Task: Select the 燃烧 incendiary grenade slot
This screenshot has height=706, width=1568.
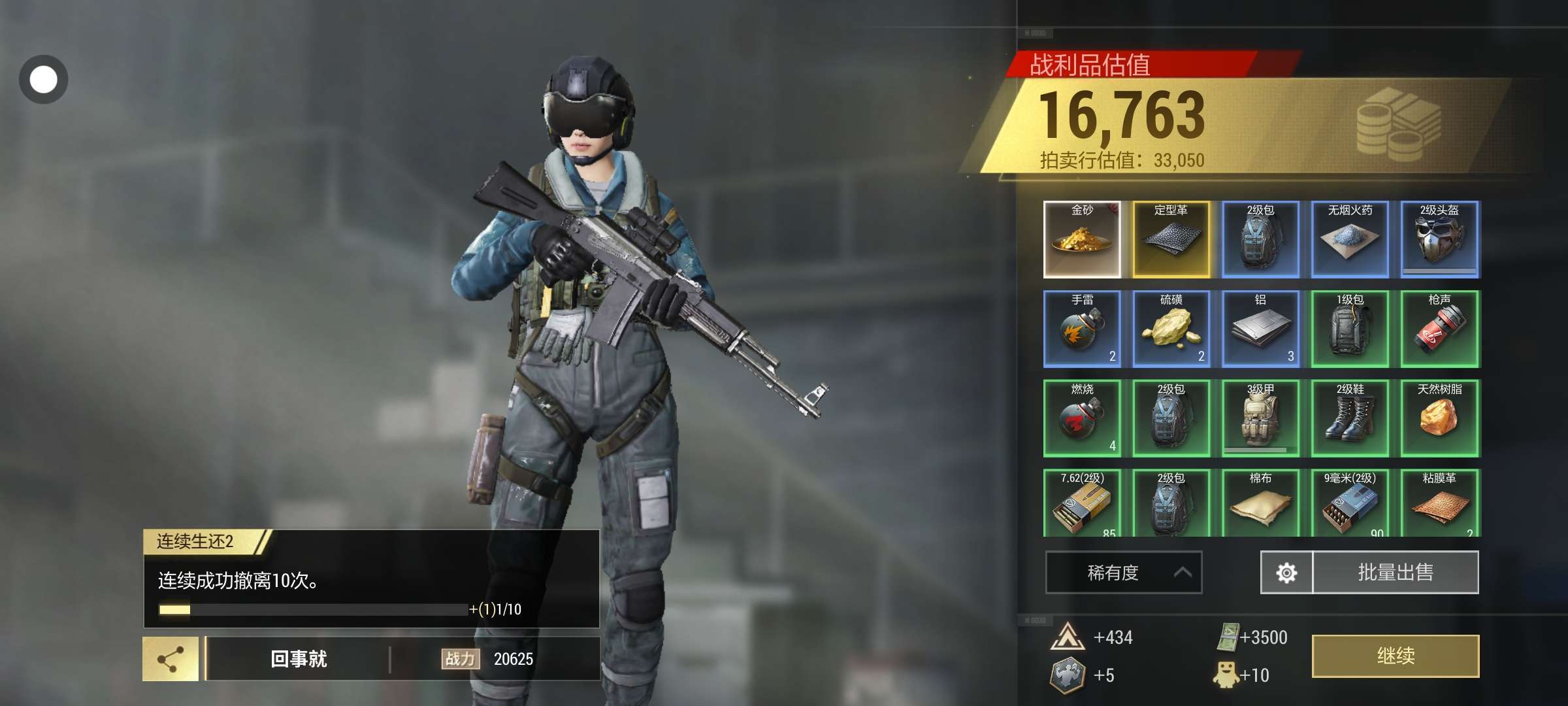Action: [1082, 418]
